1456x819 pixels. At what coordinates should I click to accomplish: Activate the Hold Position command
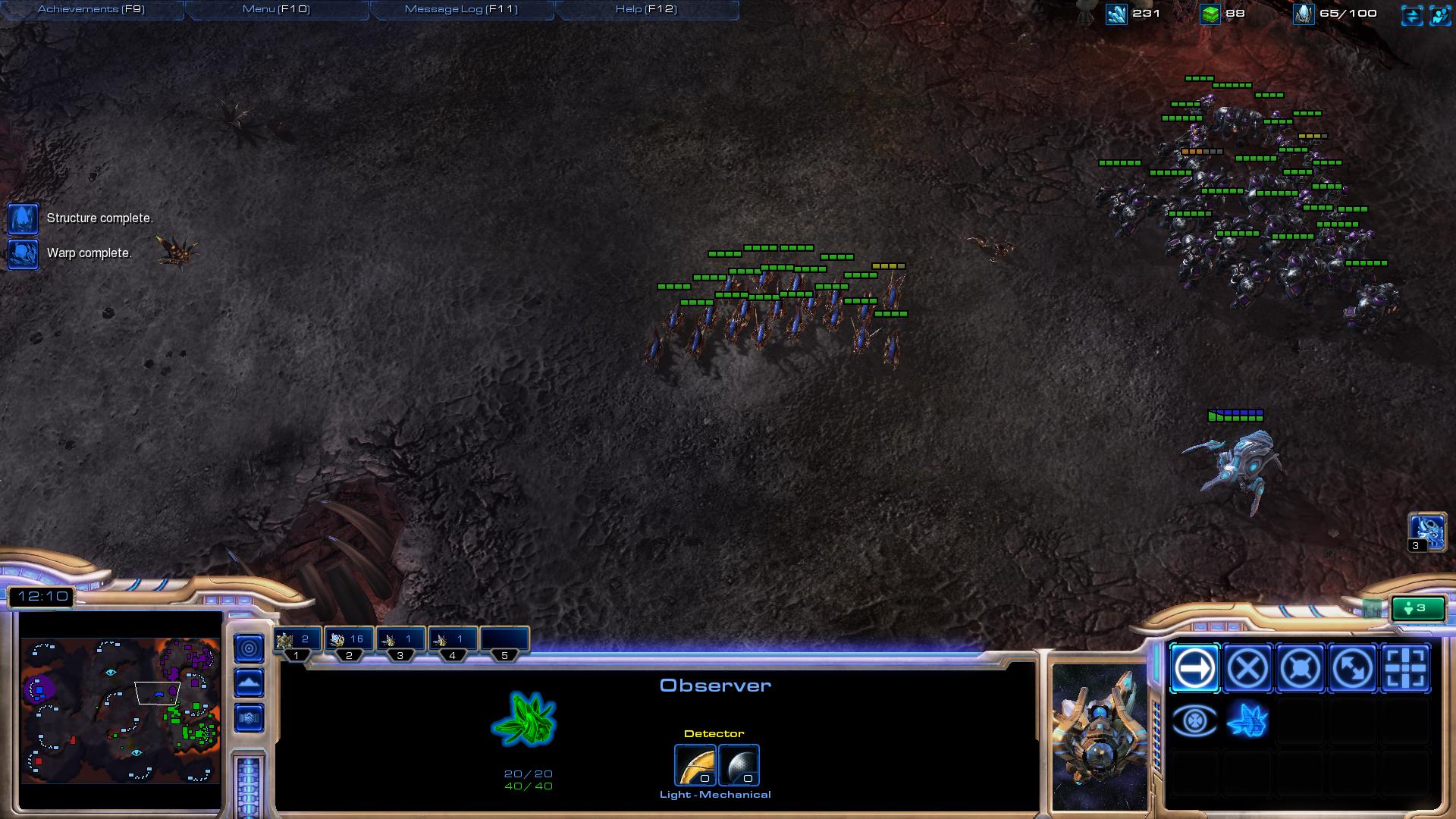(x=1300, y=668)
